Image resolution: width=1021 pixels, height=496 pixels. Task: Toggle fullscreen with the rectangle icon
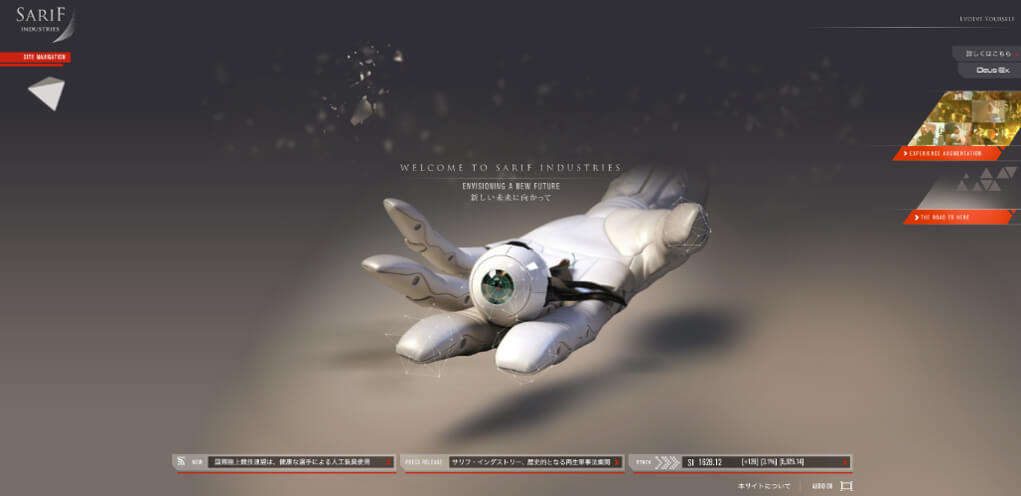[x=847, y=486]
